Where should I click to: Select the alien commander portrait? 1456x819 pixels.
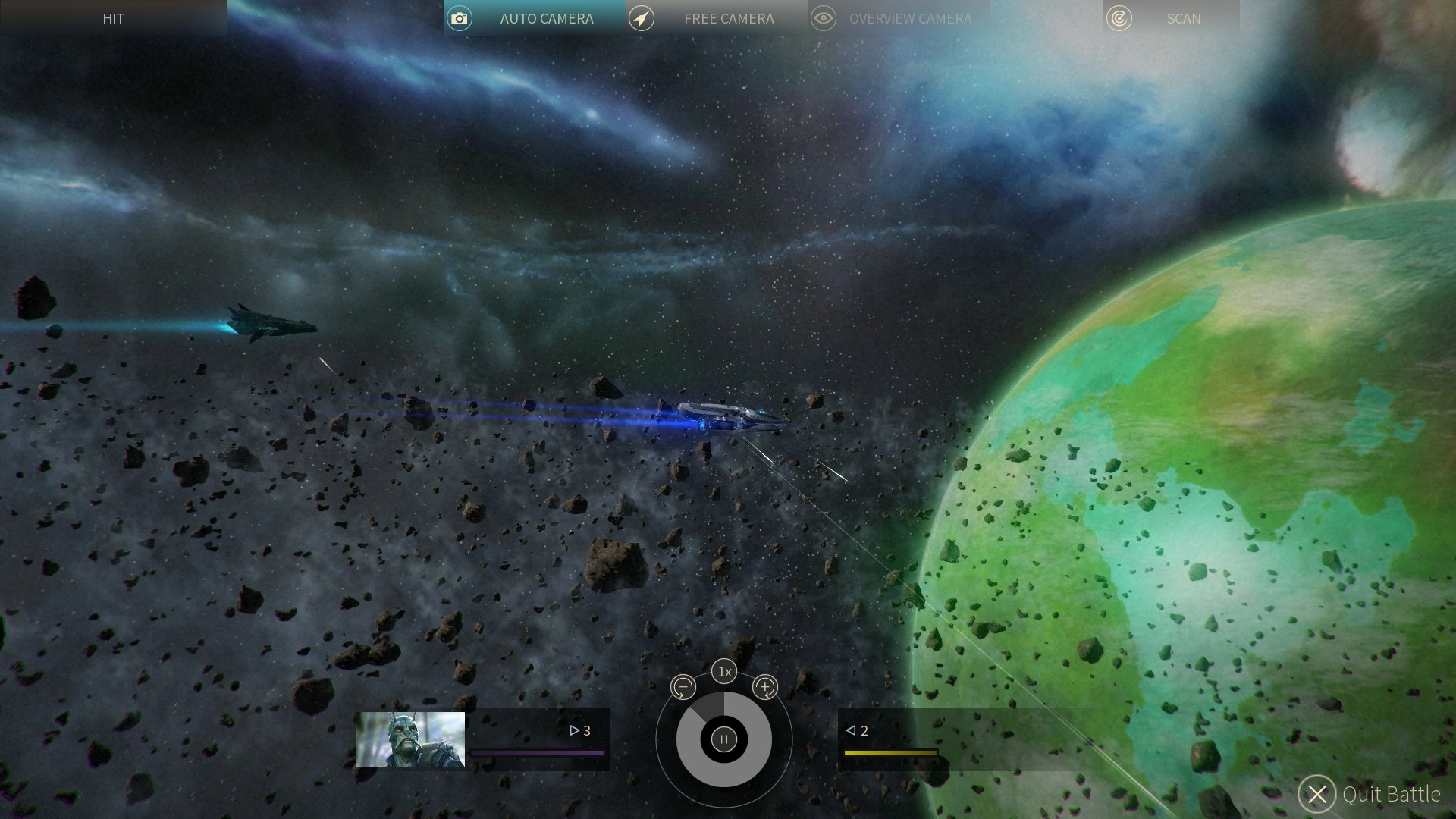point(410,739)
